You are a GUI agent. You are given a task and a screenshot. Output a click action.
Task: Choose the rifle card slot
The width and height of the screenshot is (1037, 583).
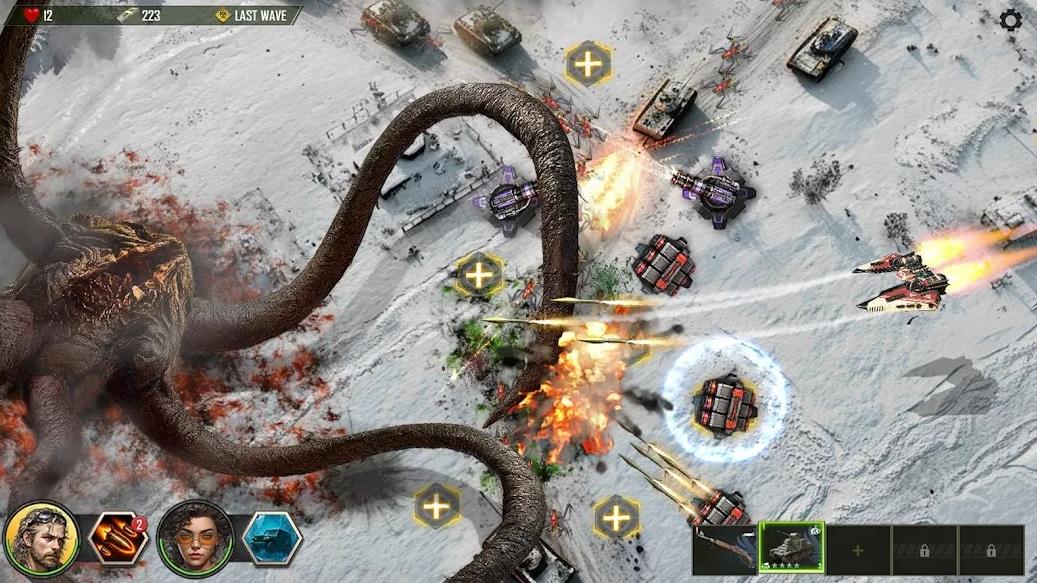pos(725,549)
